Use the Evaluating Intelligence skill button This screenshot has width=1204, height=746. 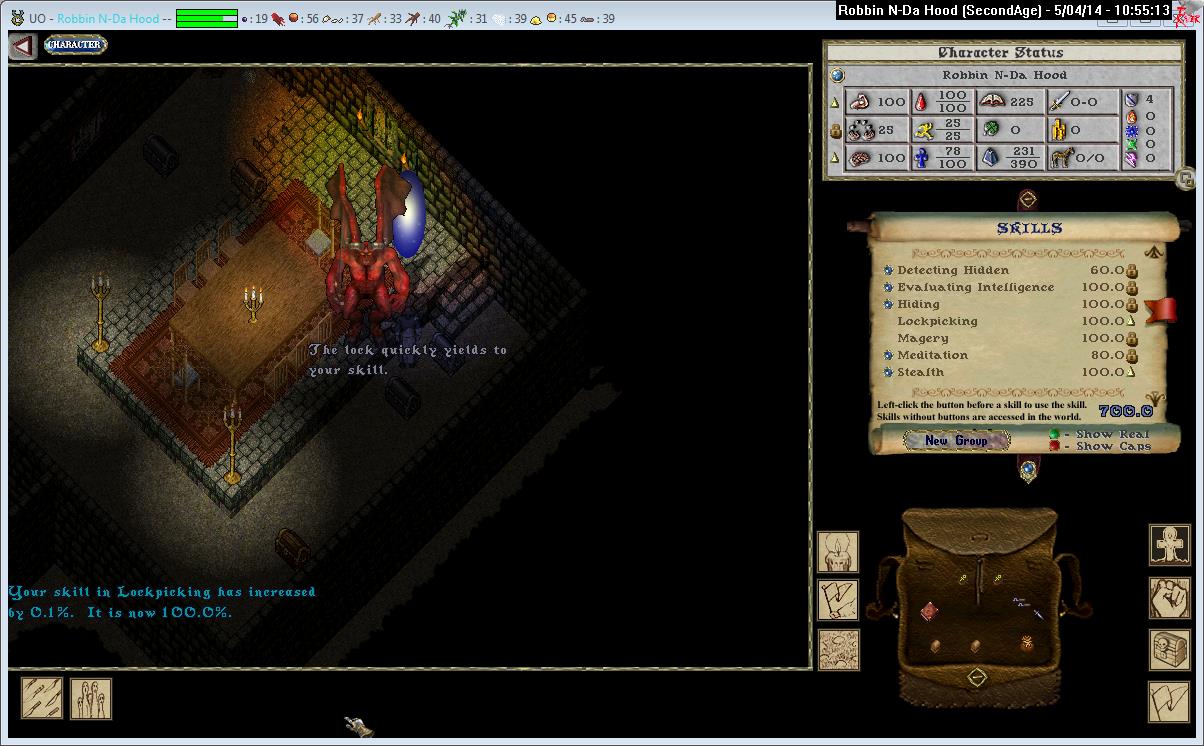[888, 287]
